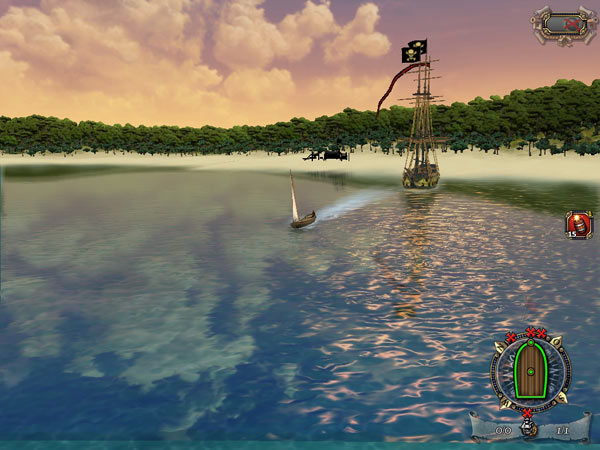The image size is (600, 450).
Task: Click the small ship icon on the banner
Action: pos(530,430)
